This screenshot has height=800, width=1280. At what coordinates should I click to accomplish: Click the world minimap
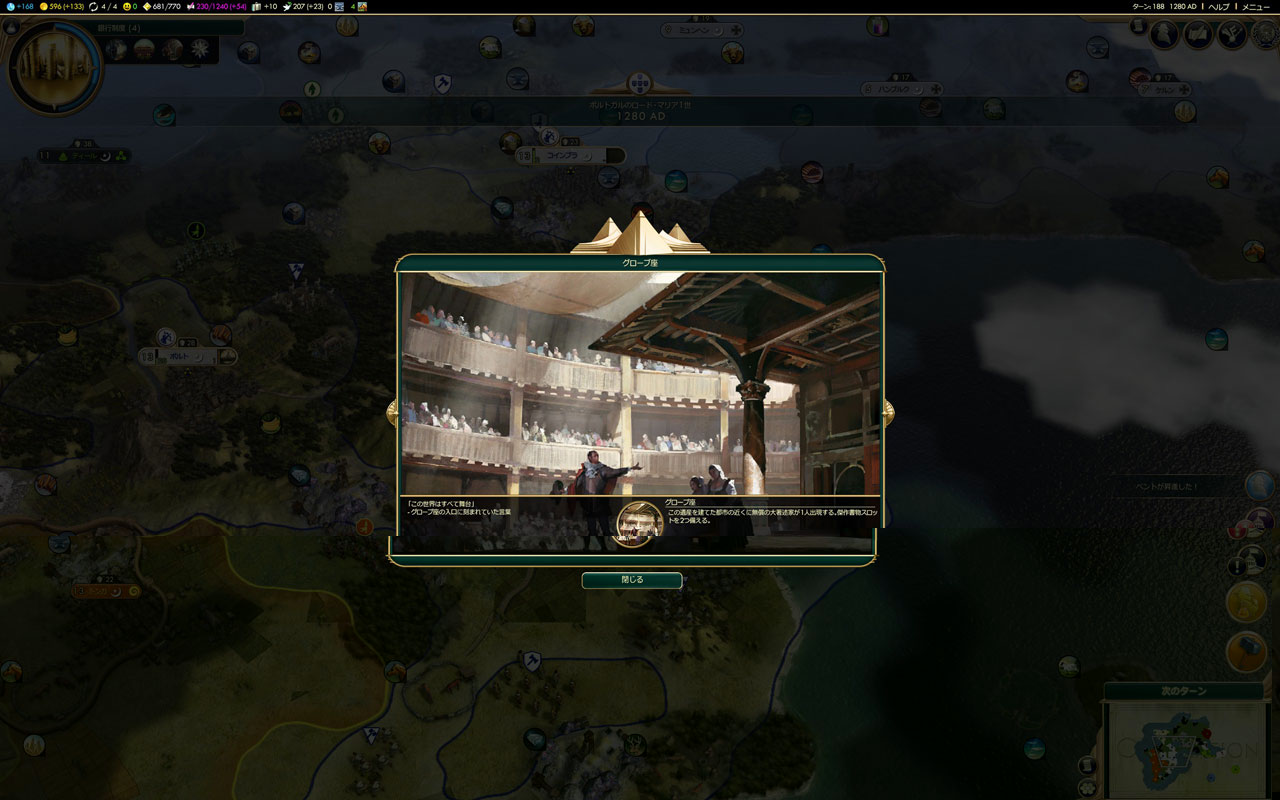1190,748
